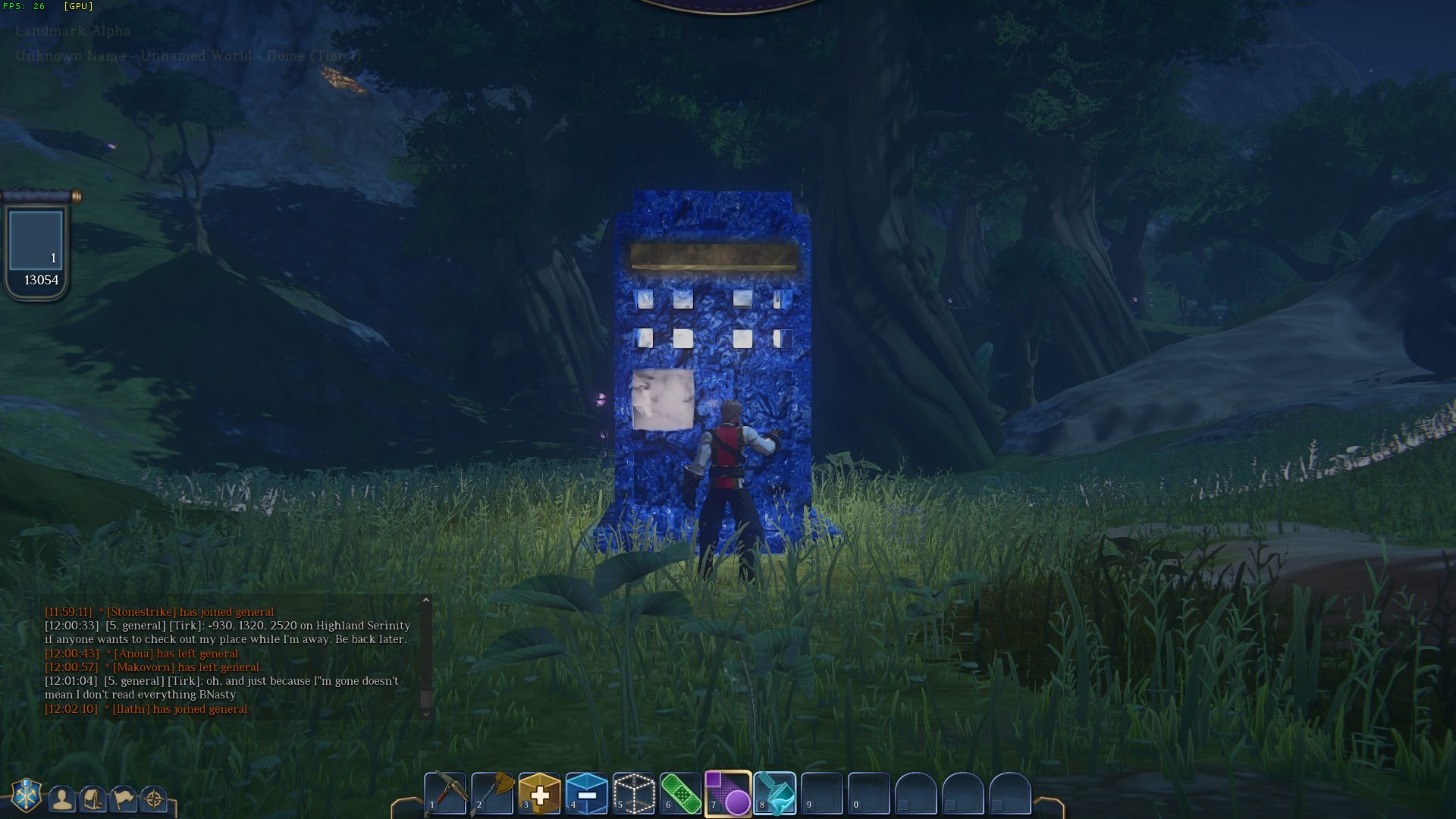Open the compass map button
This screenshot has height=819, width=1456.
click(x=154, y=799)
